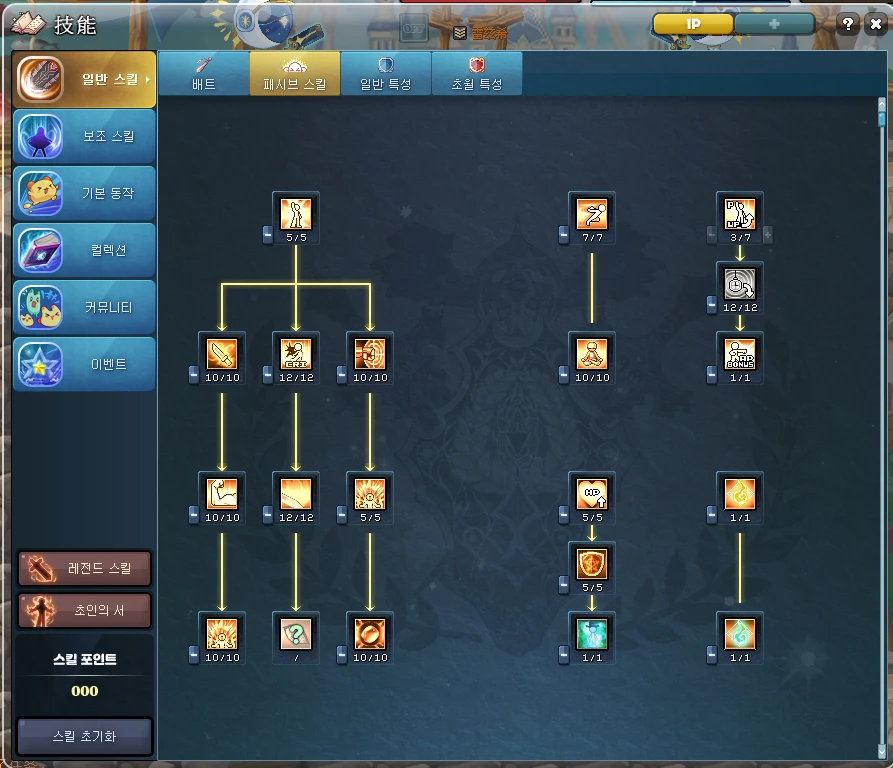Close the skill window

[873, 25]
